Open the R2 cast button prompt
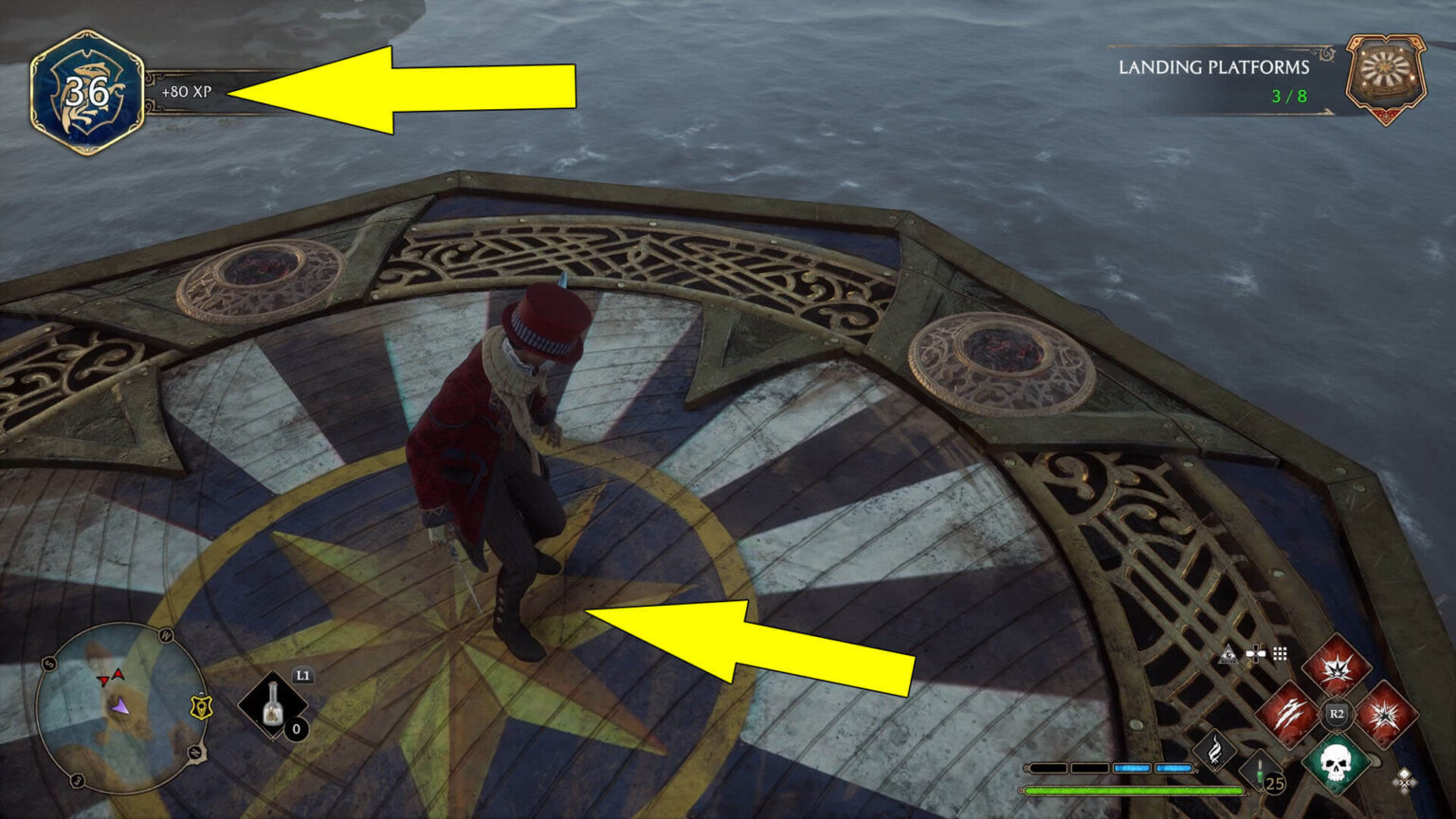The height and width of the screenshot is (819, 1456). point(1336,714)
